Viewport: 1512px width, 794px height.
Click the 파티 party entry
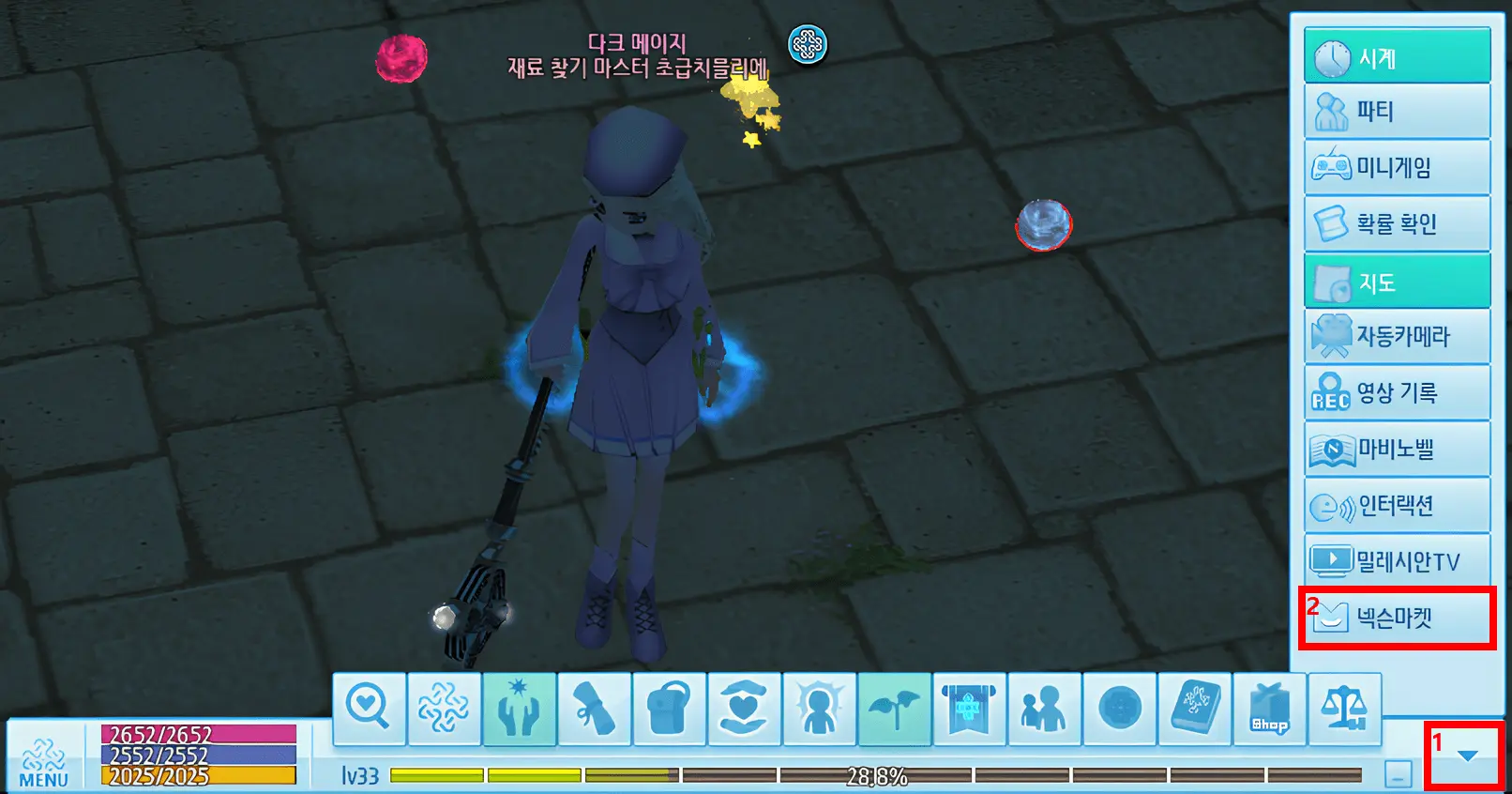(1397, 111)
